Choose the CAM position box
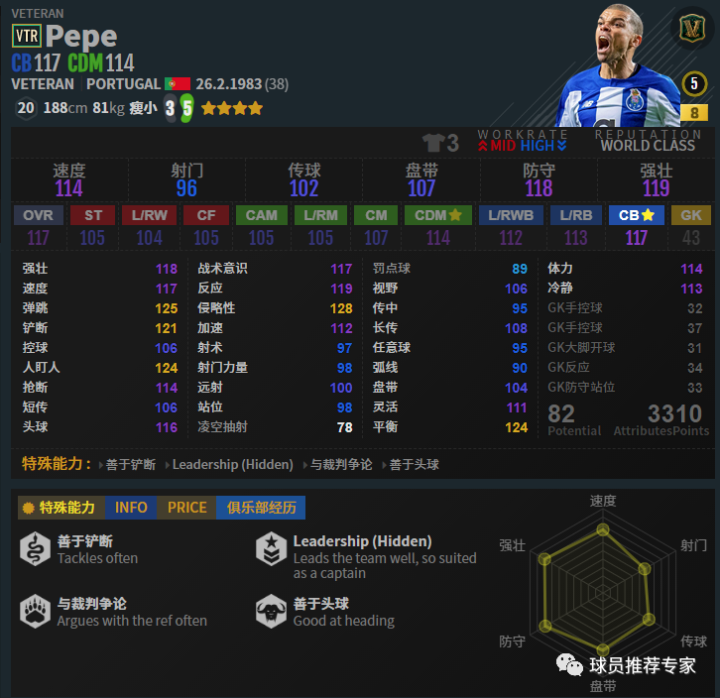Image resolution: width=720 pixels, height=698 pixels. (x=262, y=215)
